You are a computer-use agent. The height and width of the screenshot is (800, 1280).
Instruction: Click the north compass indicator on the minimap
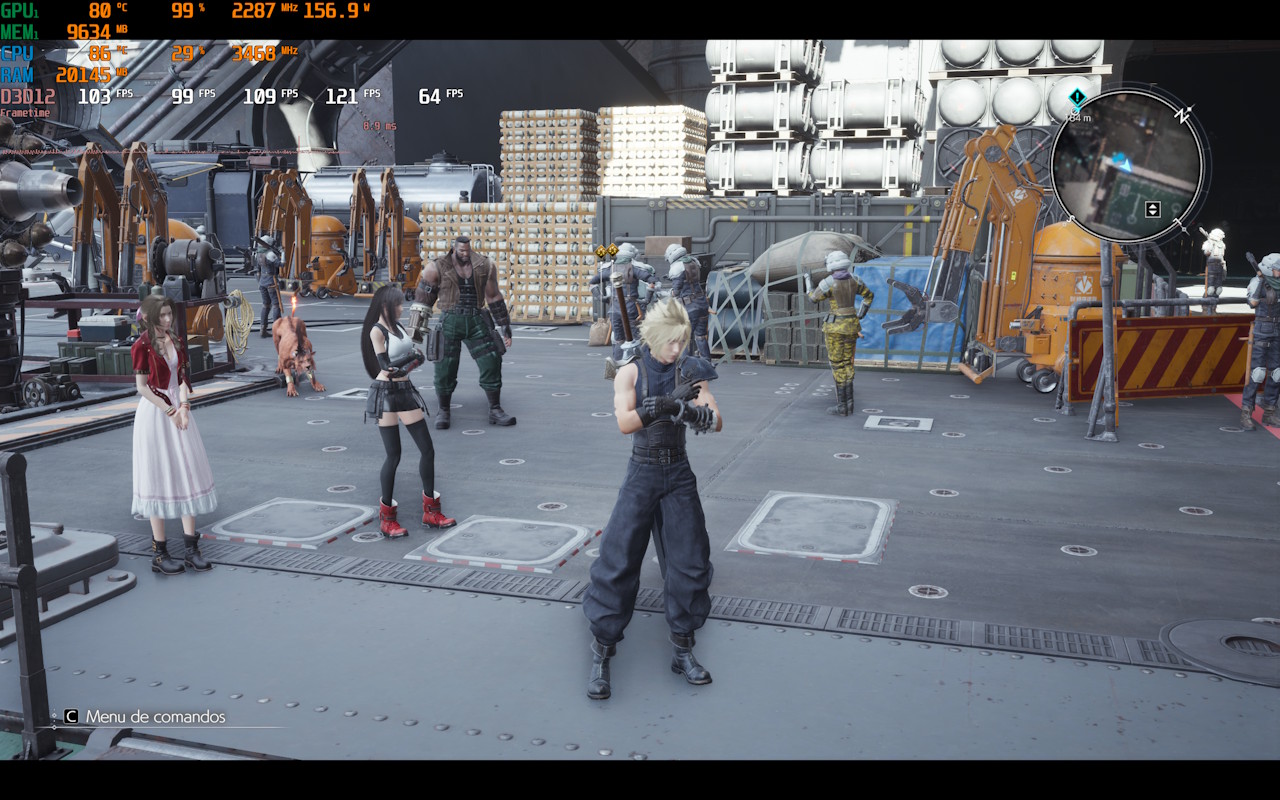point(1184,116)
